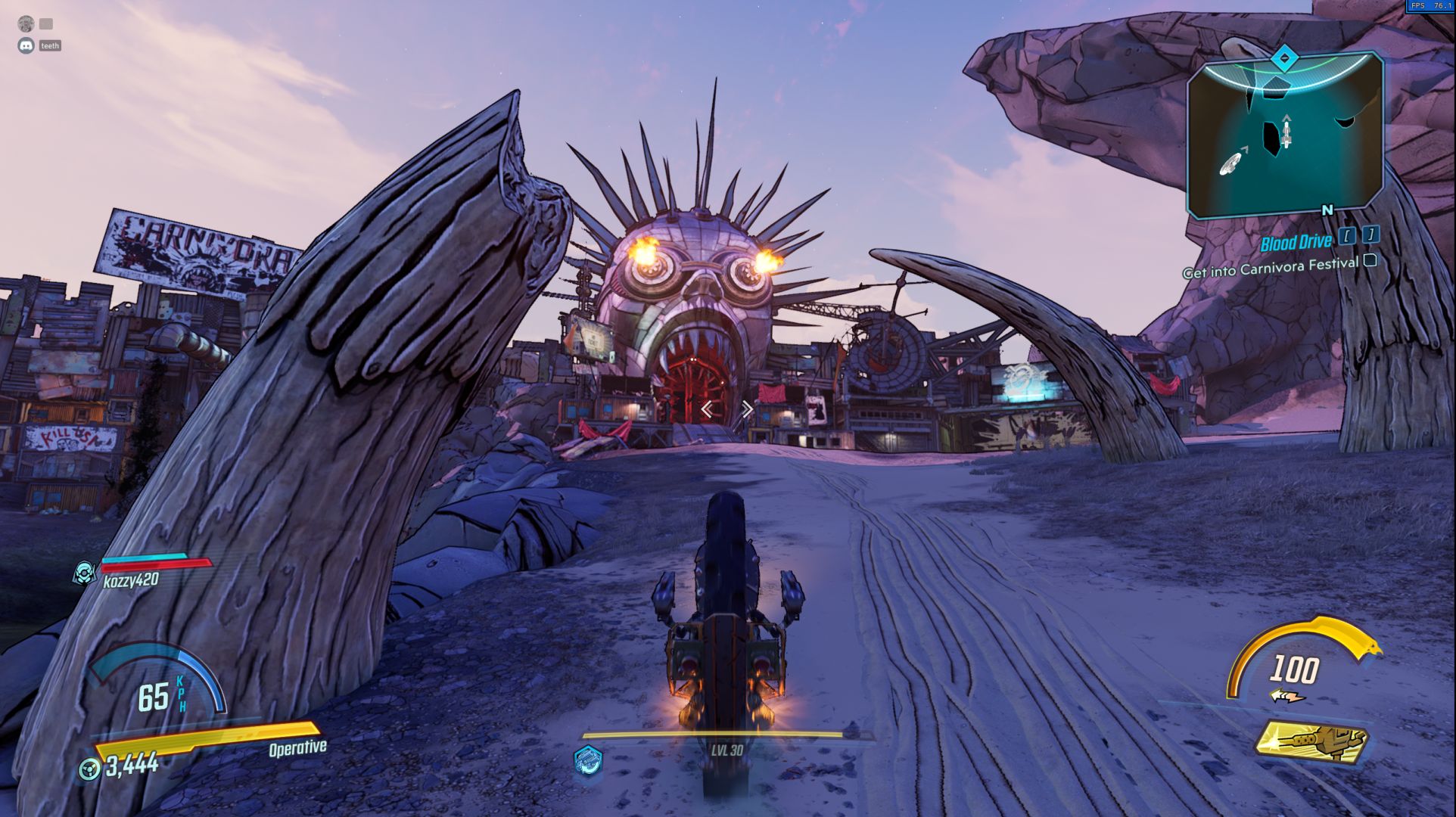Screen dimensions: 1456x817
Task: Click the steering wheel vehicle health icon
Action: 89,769
